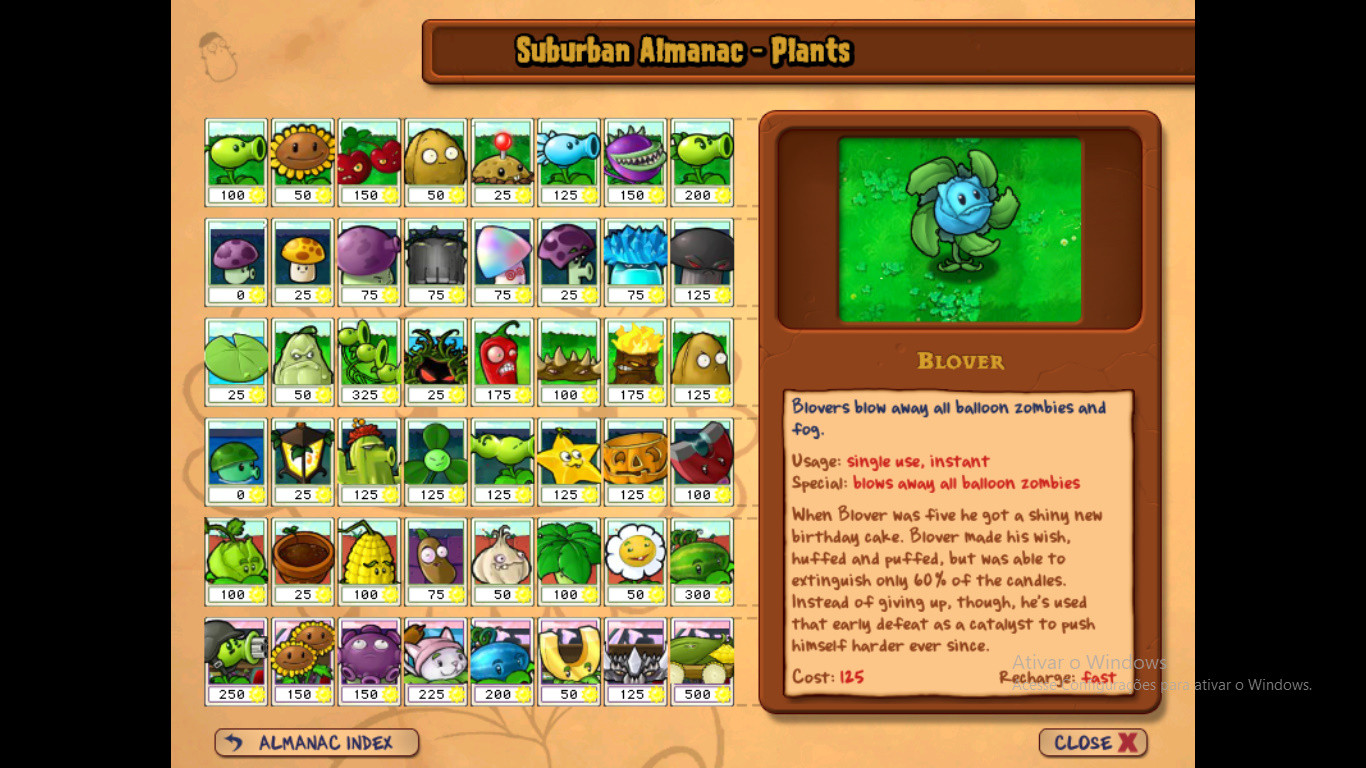Image resolution: width=1366 pixels, height=768 pixels.
Task: Open the Squash almanac entry
Action: (302, 360)
